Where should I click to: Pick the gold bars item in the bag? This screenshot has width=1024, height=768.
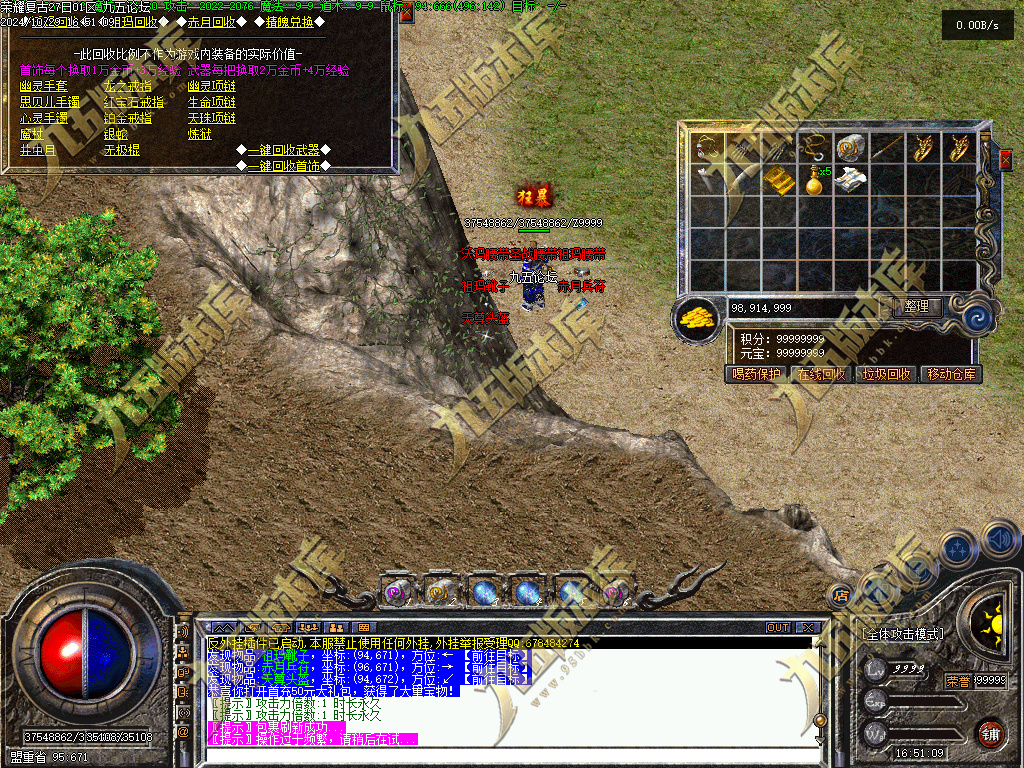(780, 181)
